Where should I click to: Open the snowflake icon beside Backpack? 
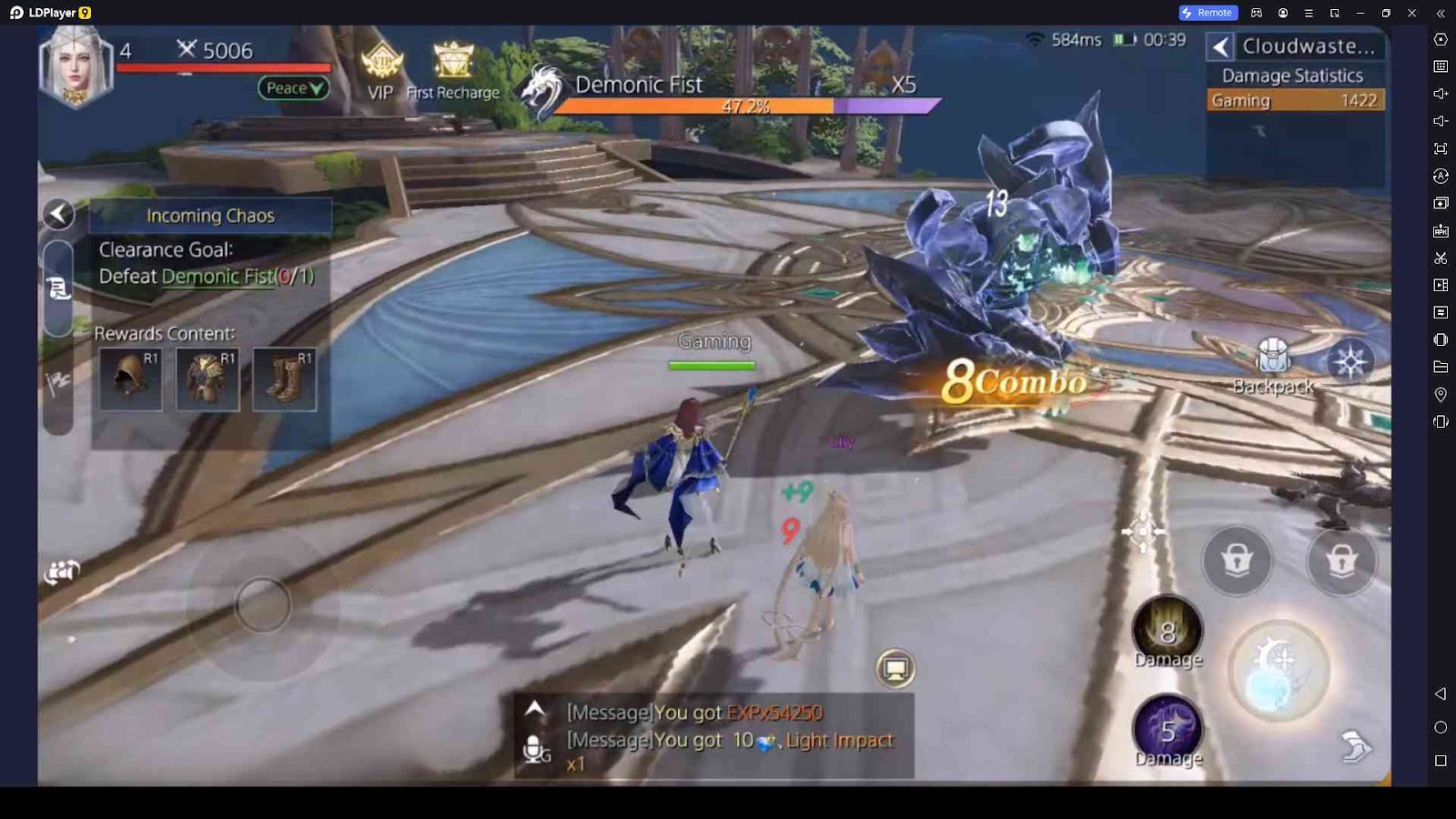(x=1350, y=361)
